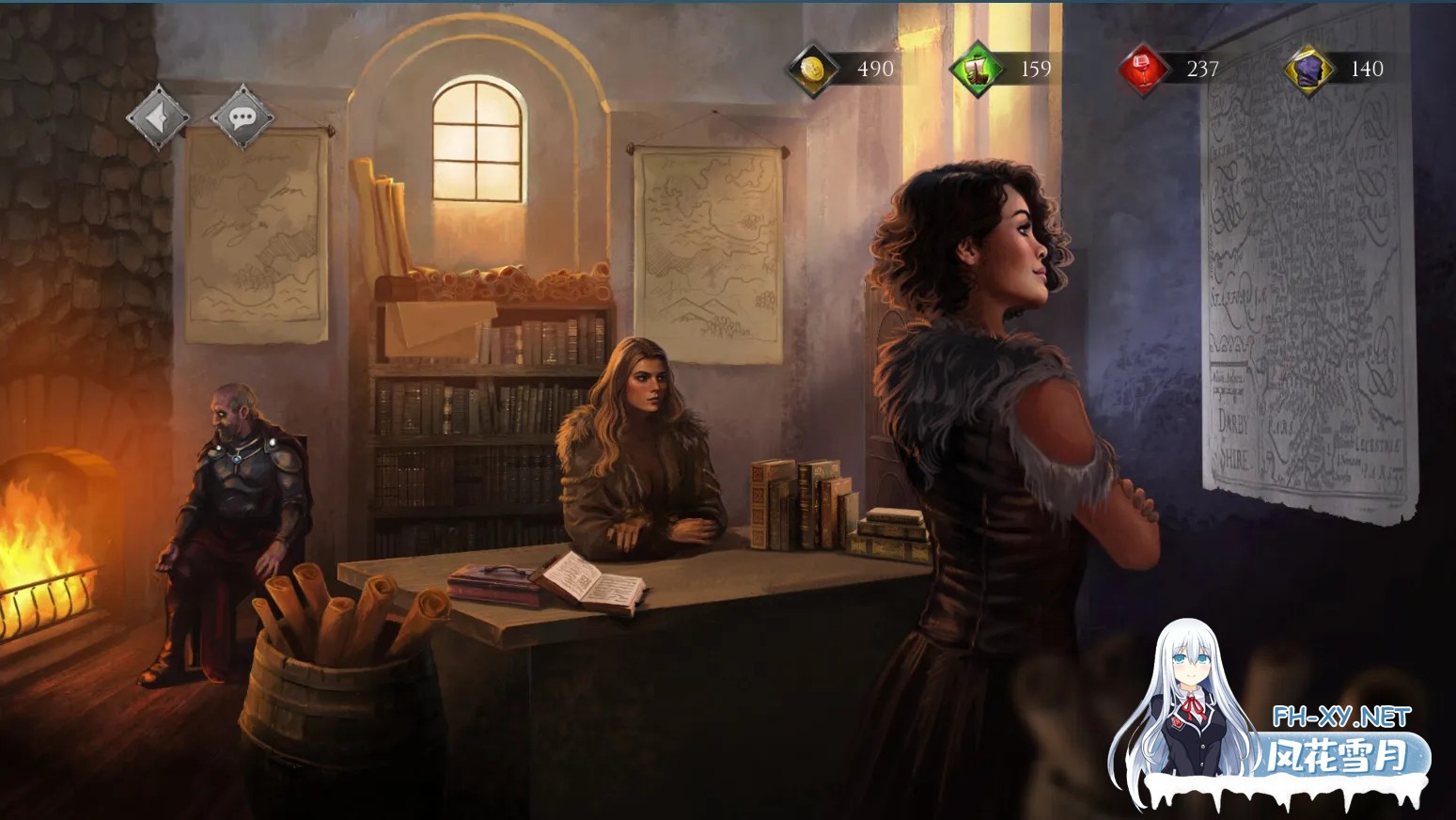Click the back arrow diamond button
Viewport: 1456px width, 820px height.
(158, 118)
